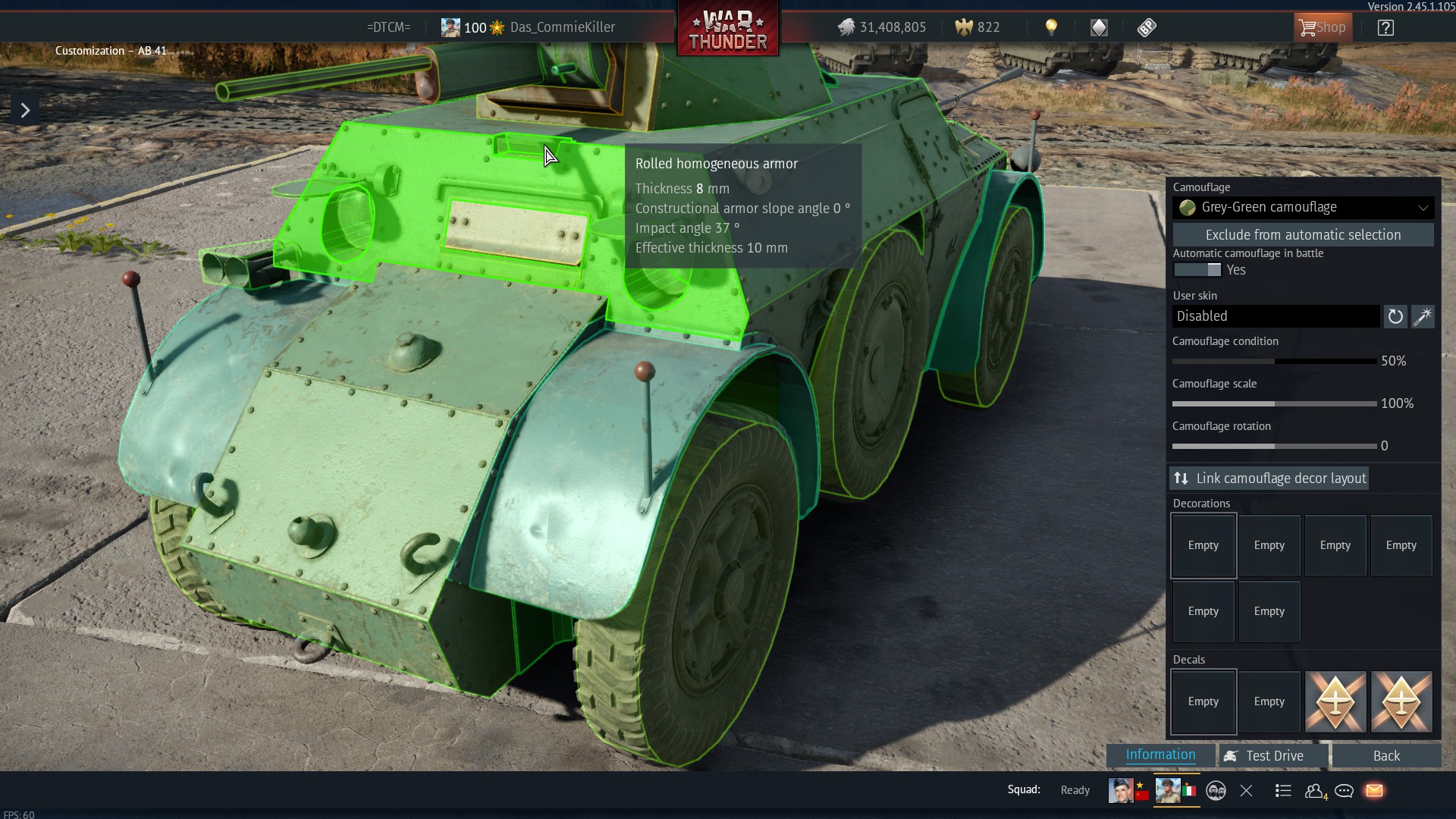Expand the left side panel arrow
Viewport: 1456px width, 819px height.
25,109
